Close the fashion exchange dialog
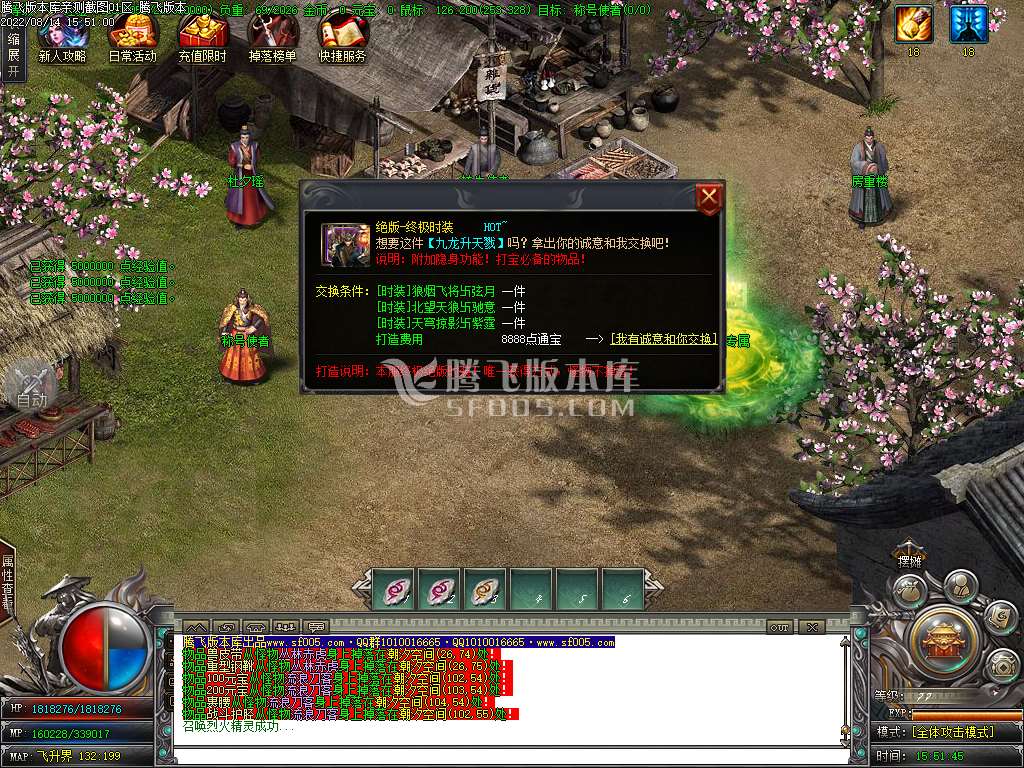The width and height of the screenshot is (1024, 768). coord(709,198)
